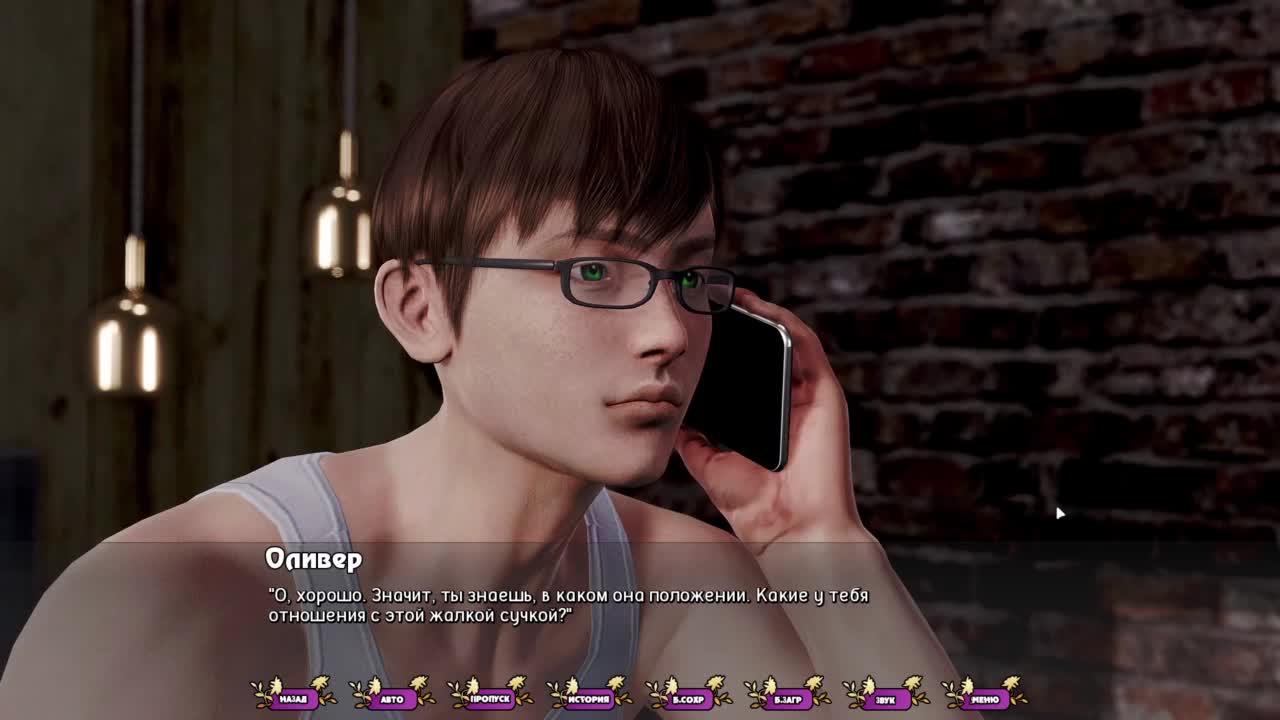Viewport: 1280px width, 720px height.
Task: Open the История dialogue log
Action: click(x=589, y=699)
